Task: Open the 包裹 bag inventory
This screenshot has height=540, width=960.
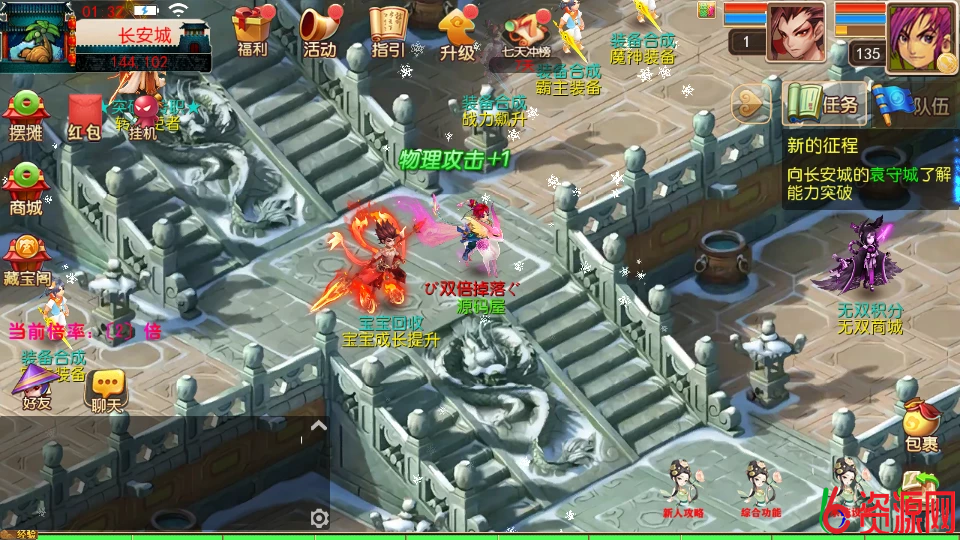Action: point(921,424)
